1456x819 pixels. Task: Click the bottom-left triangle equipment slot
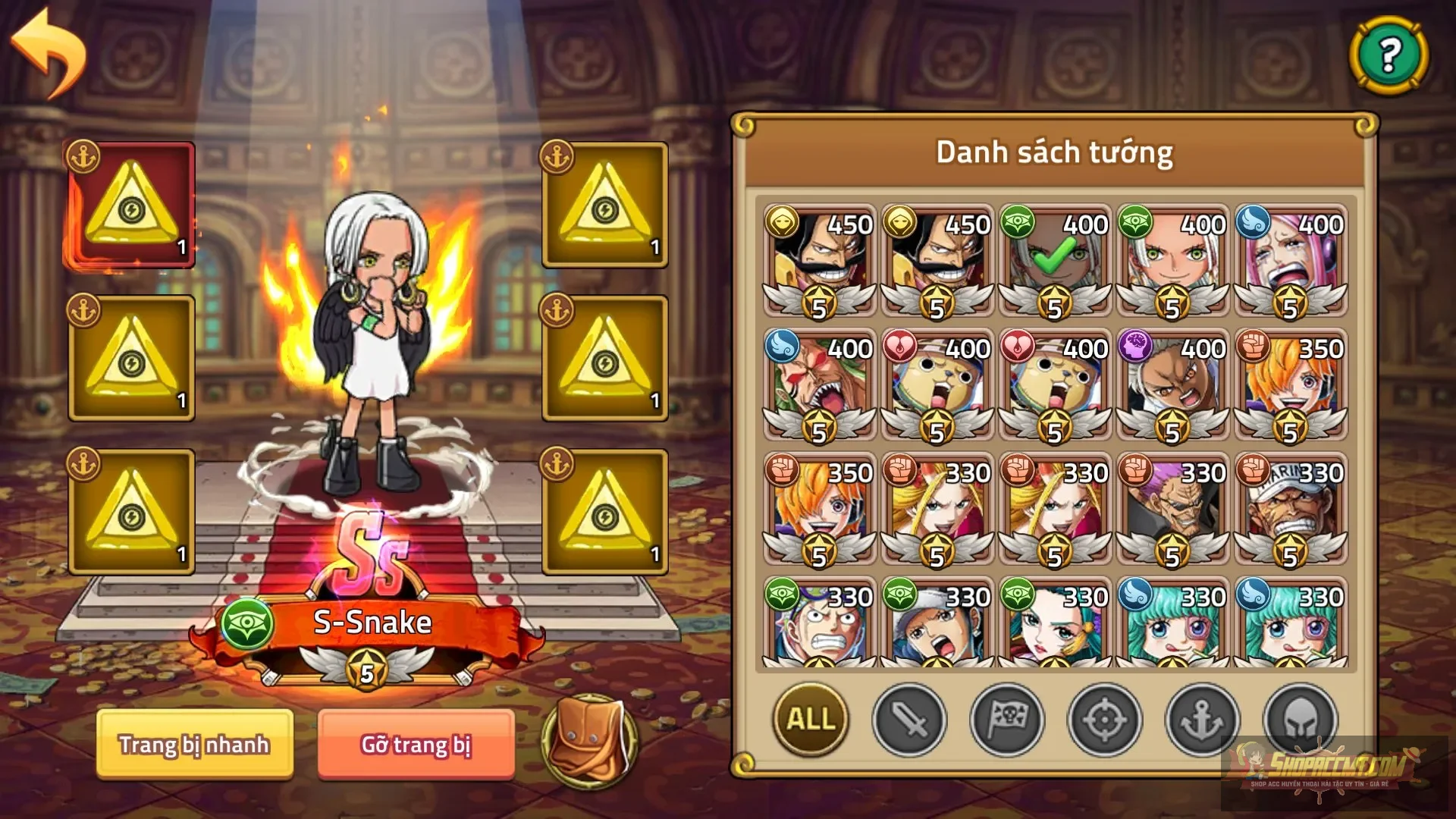point(130,510)
